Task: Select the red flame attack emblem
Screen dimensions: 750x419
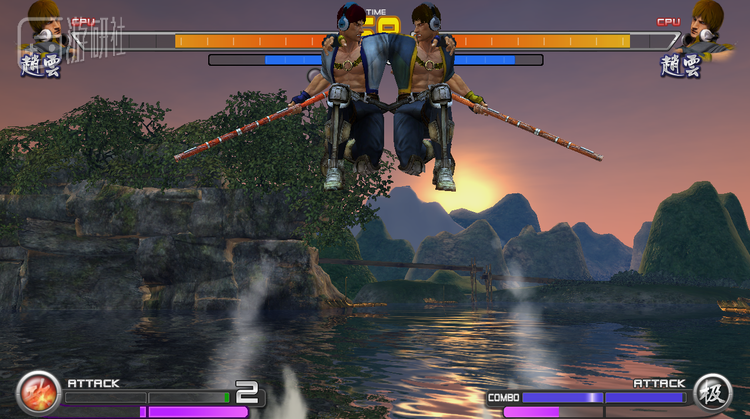Action: point(38,392)
